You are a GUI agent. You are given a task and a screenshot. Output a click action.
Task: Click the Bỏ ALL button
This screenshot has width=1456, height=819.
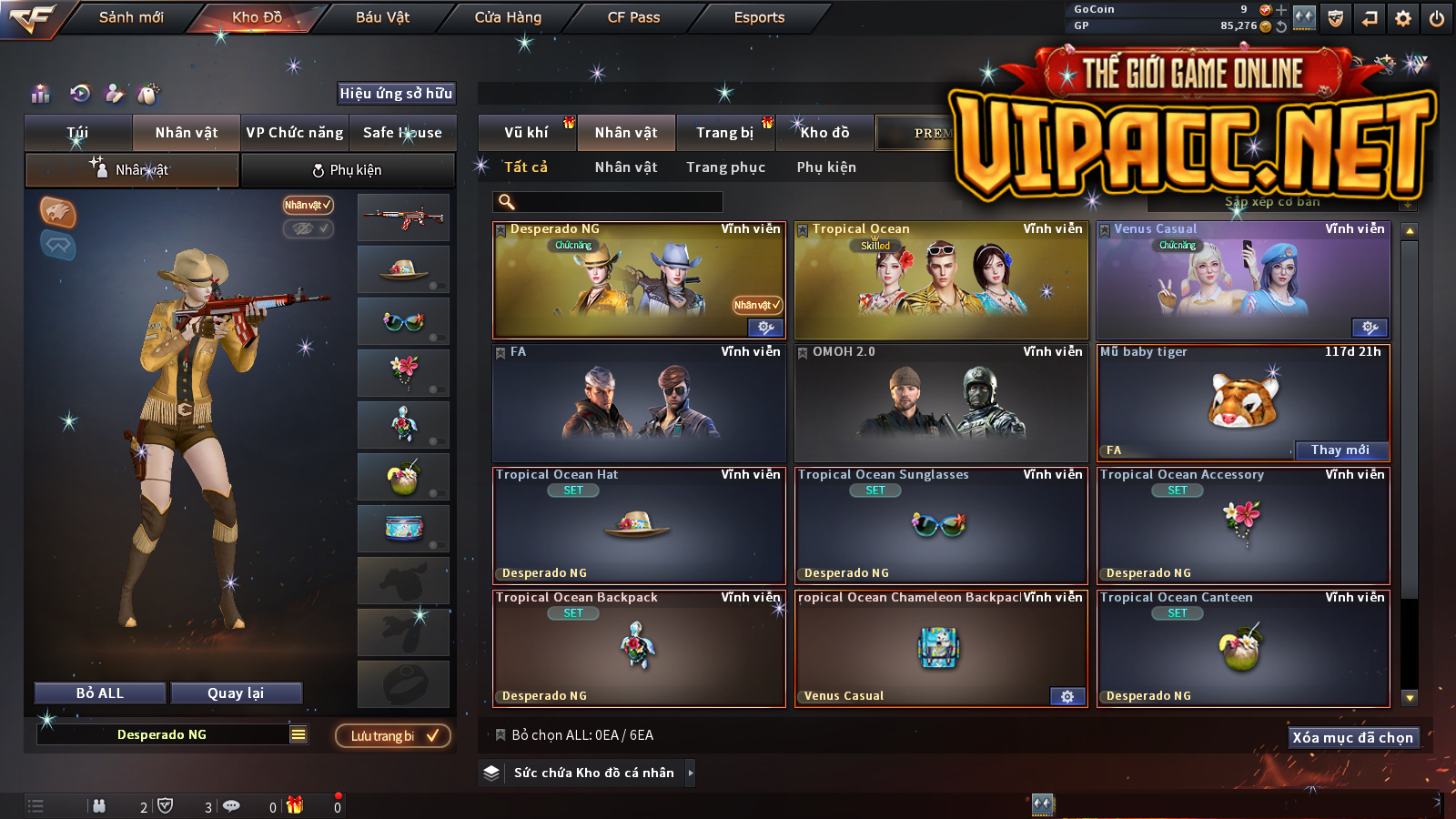(100, 693)
